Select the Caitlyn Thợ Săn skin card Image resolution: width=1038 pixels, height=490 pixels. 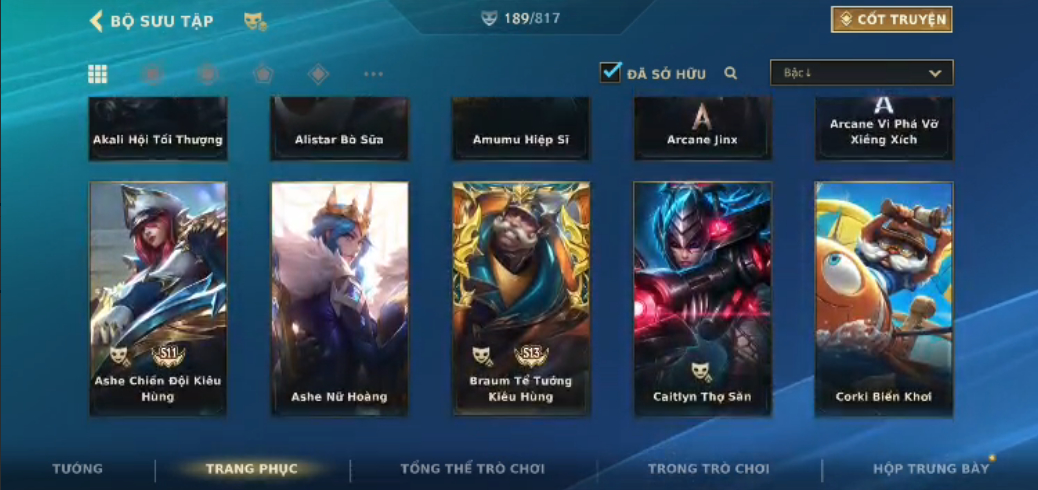(702, 298)
